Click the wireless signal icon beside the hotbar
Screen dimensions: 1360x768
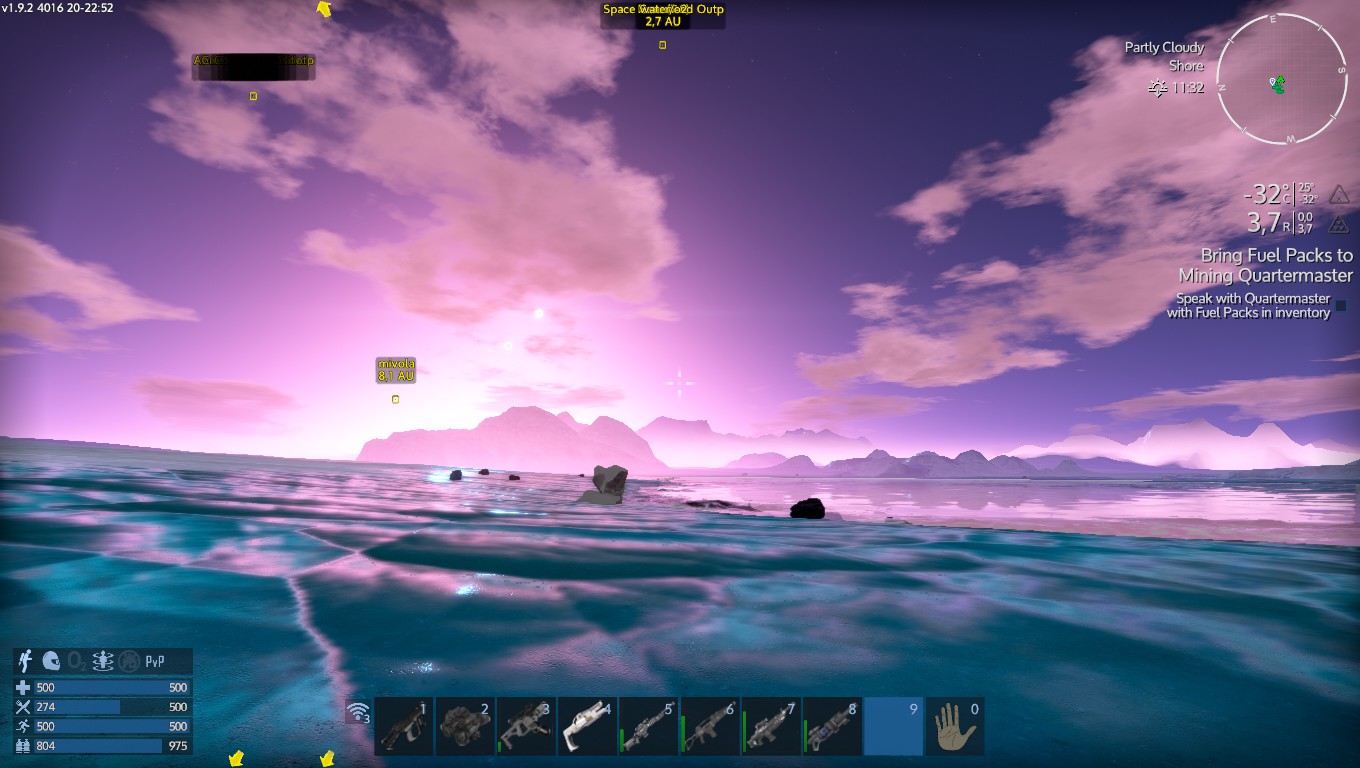(x=357, y=712)
